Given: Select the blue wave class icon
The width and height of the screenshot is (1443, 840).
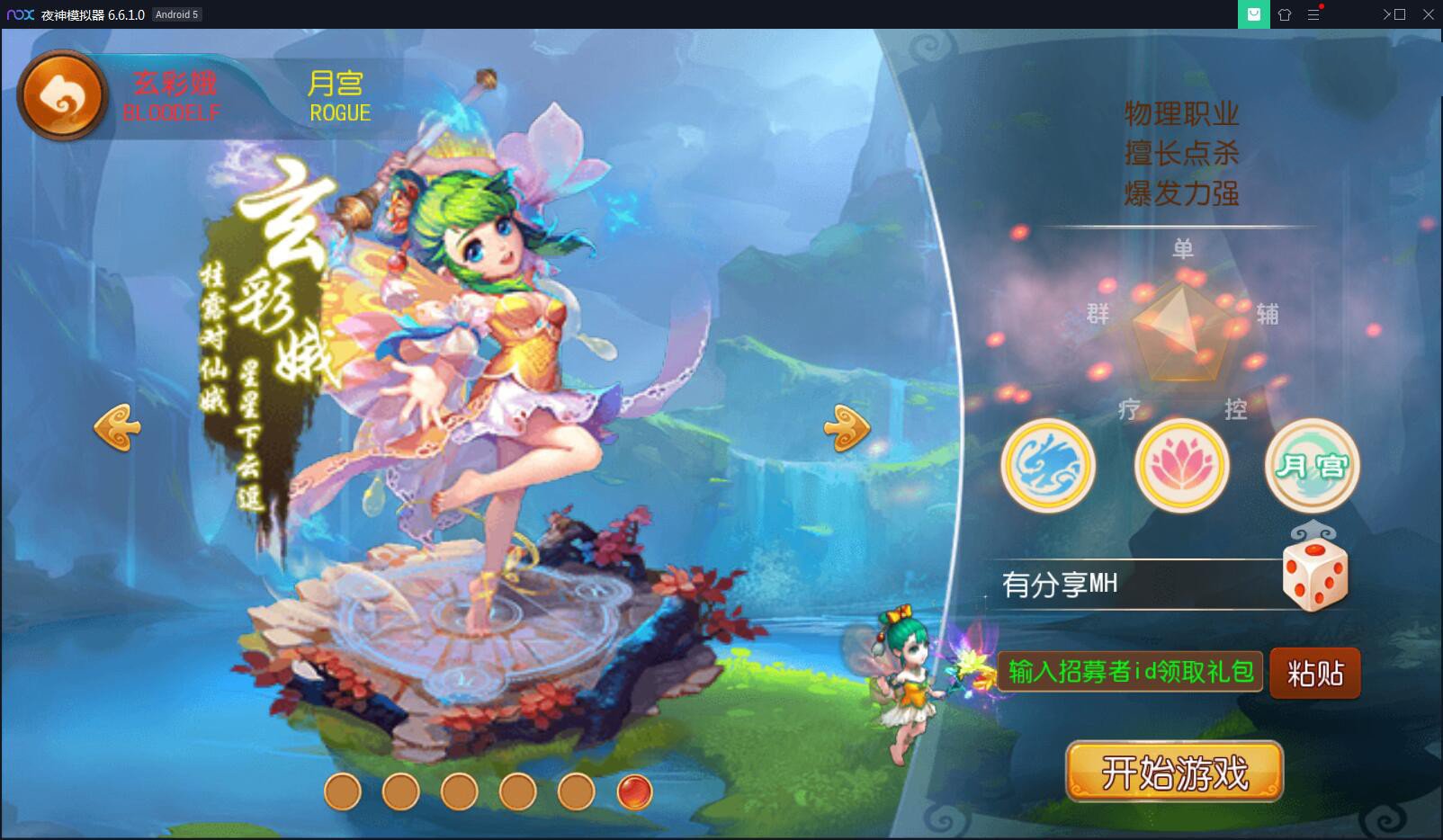Looking at the screenshot, I should pos(1047,464).
